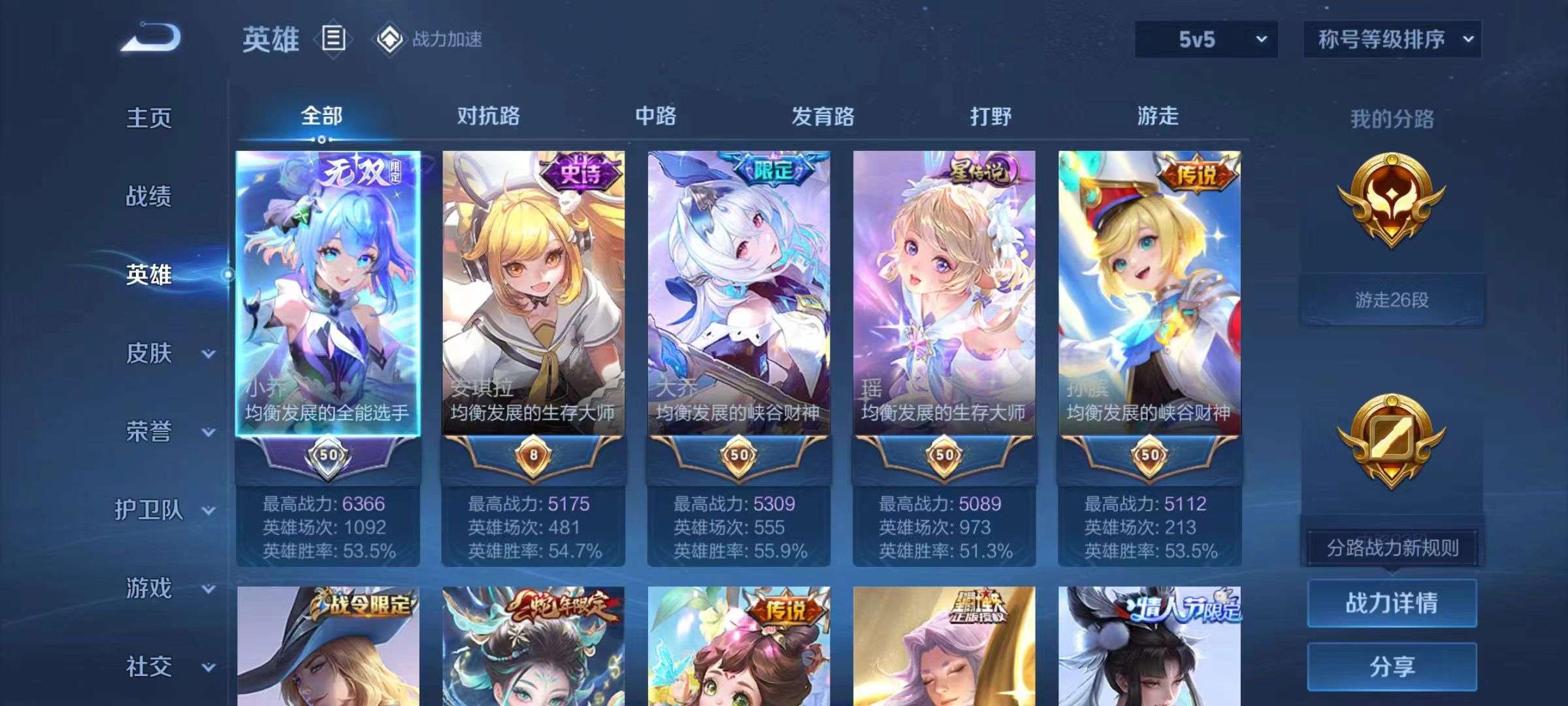Click the back arrow button
The width and height of the screenshot is (1568, 706).
click(151, 37)
